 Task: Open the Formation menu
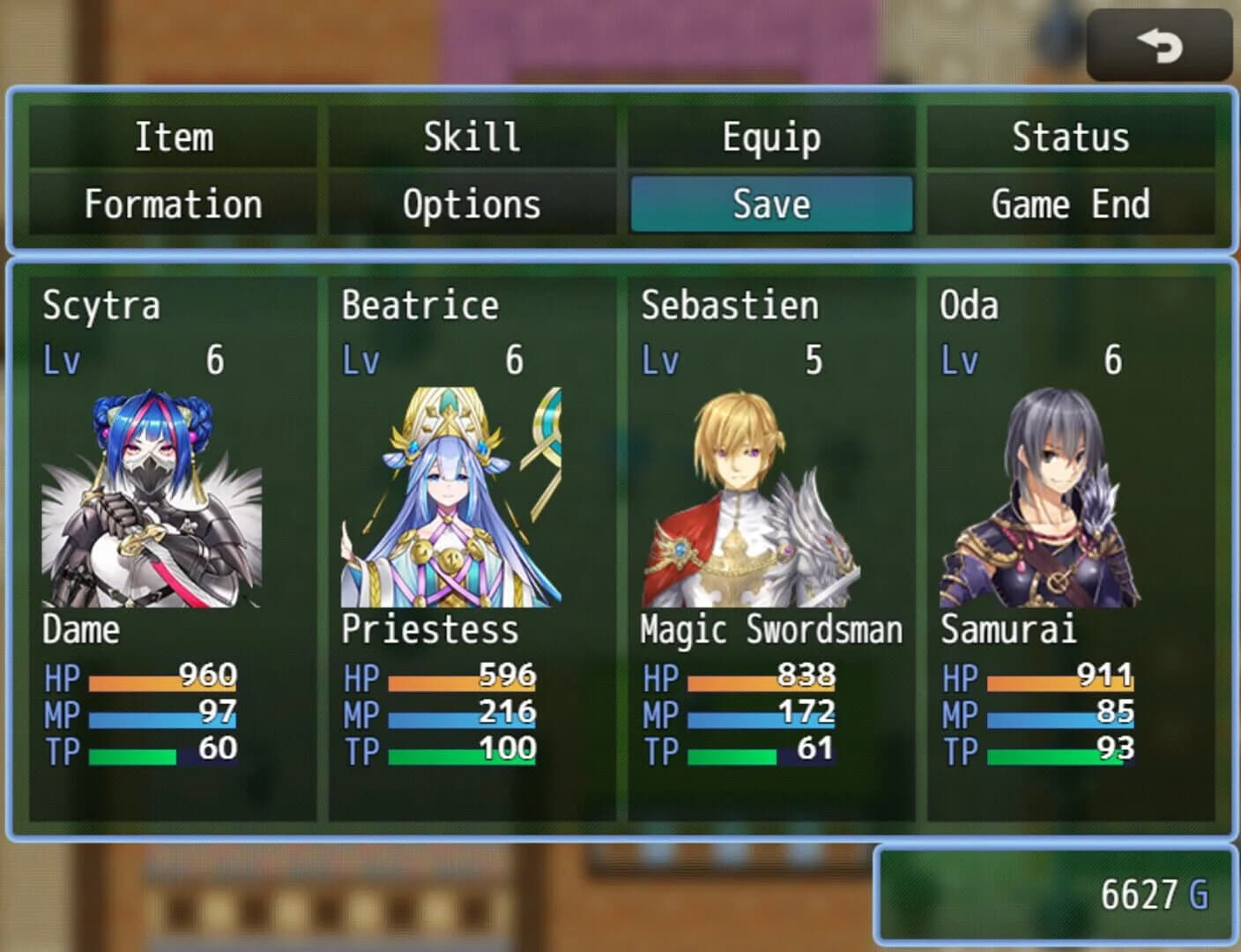(173, 204)
